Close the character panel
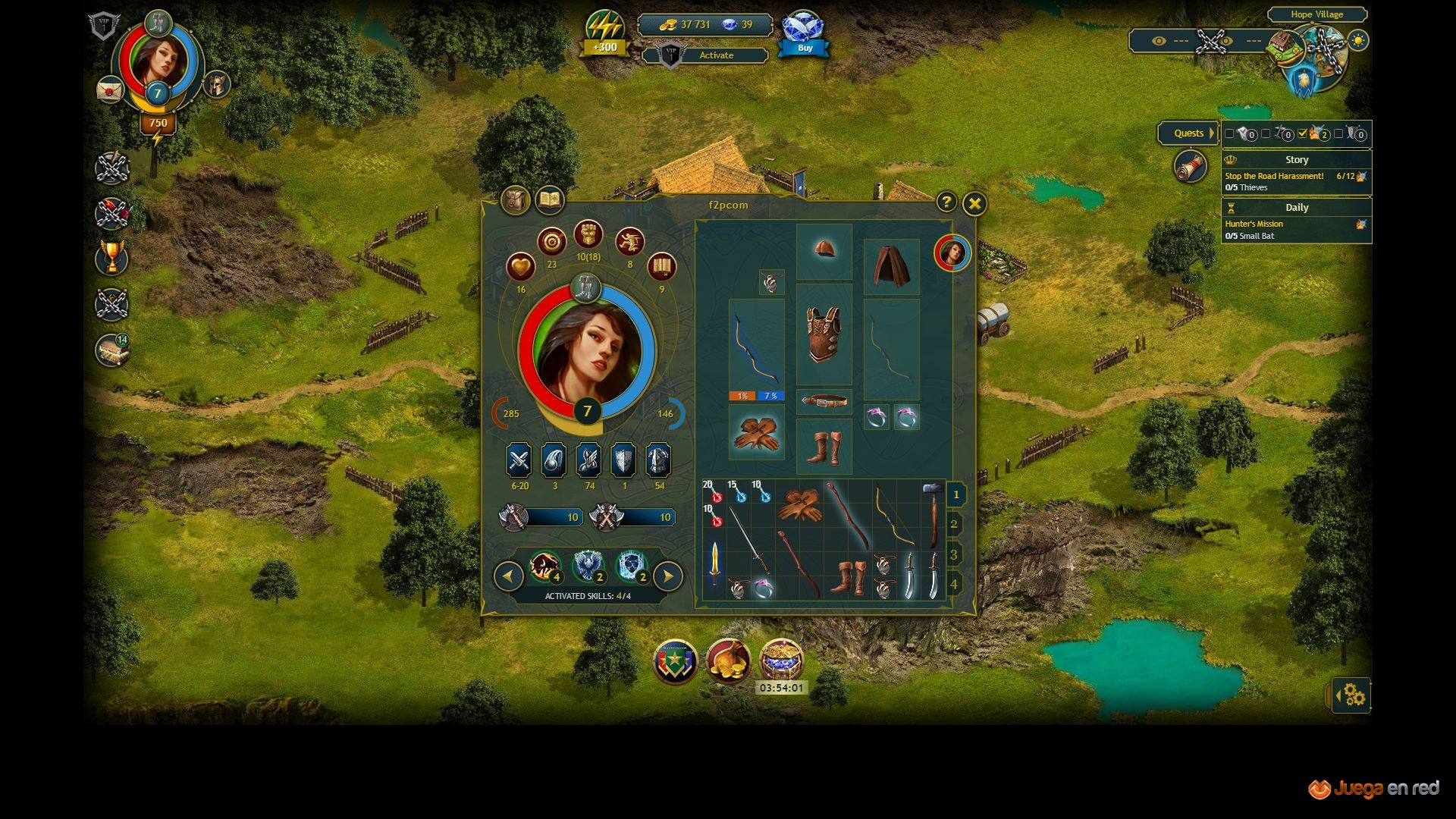The width and height of the screenshot is (1456, 819). (x=974, y=203)
